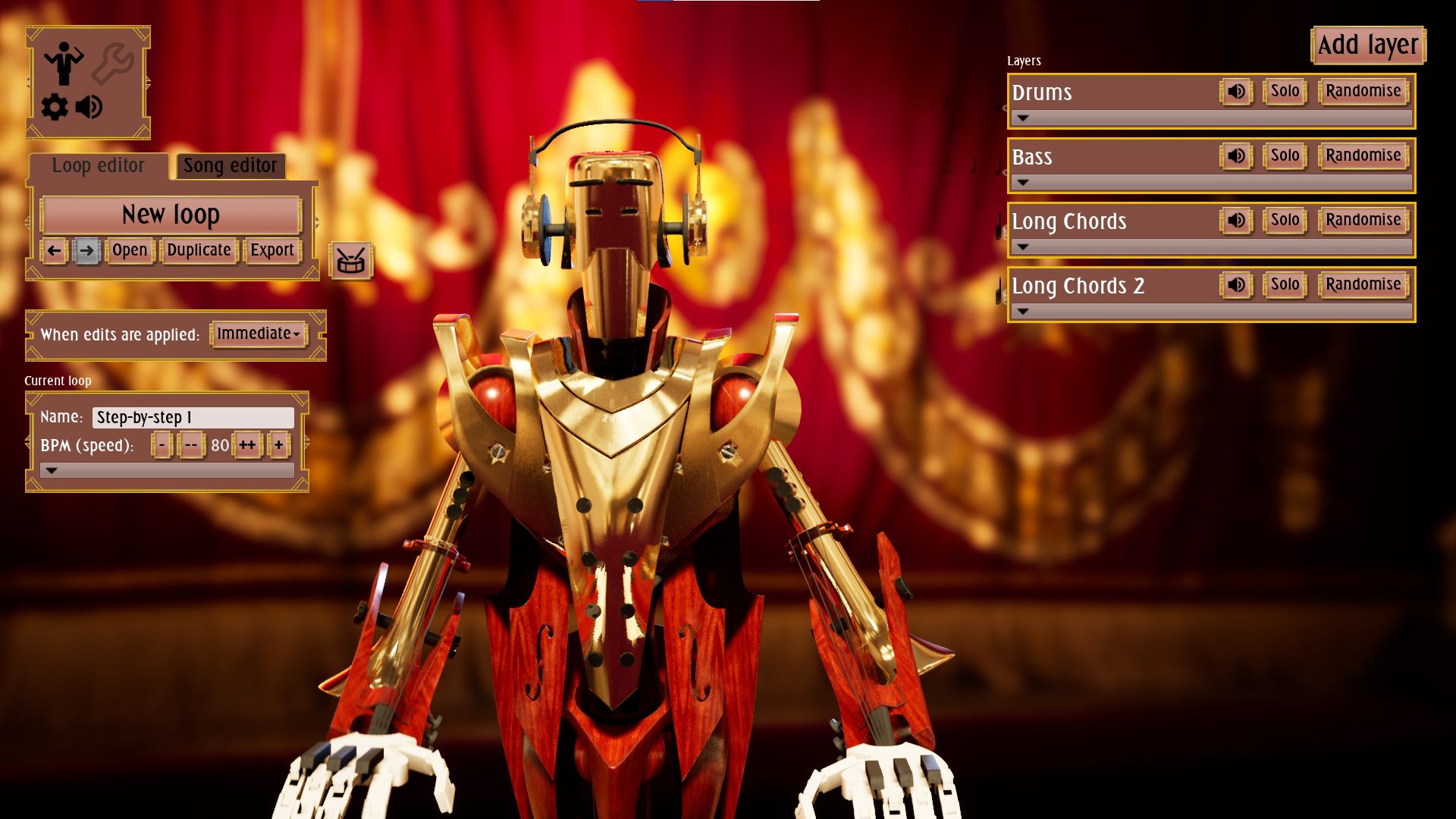Increase BPM with the ++ button

pos(247,445)
